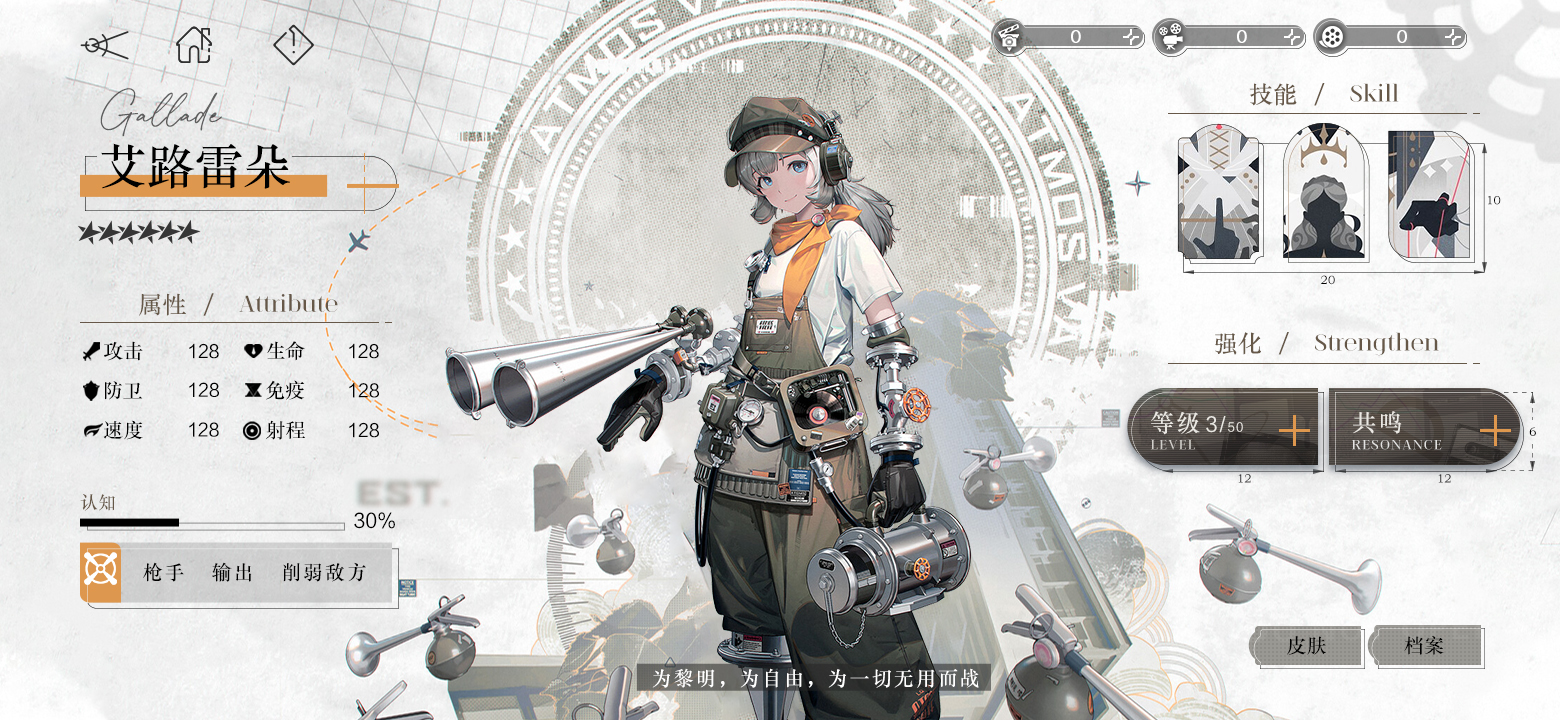This screenshot has width=1560, height=720.
Task: Add more of the film reel currency
Action: [x=1453, y=37]
